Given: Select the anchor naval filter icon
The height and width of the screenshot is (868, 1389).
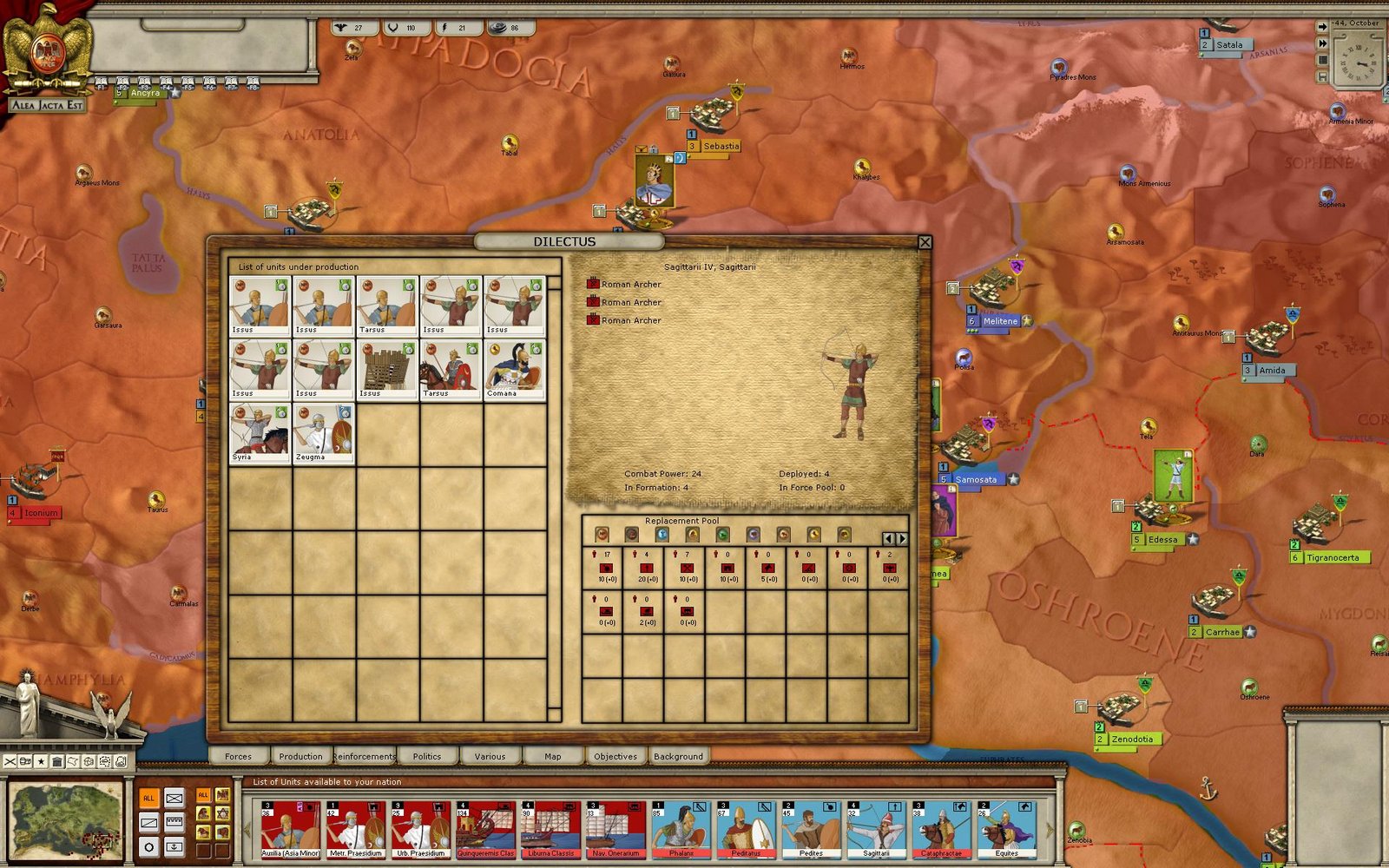Looking at the screenshot, I should (x=174, y=847).
